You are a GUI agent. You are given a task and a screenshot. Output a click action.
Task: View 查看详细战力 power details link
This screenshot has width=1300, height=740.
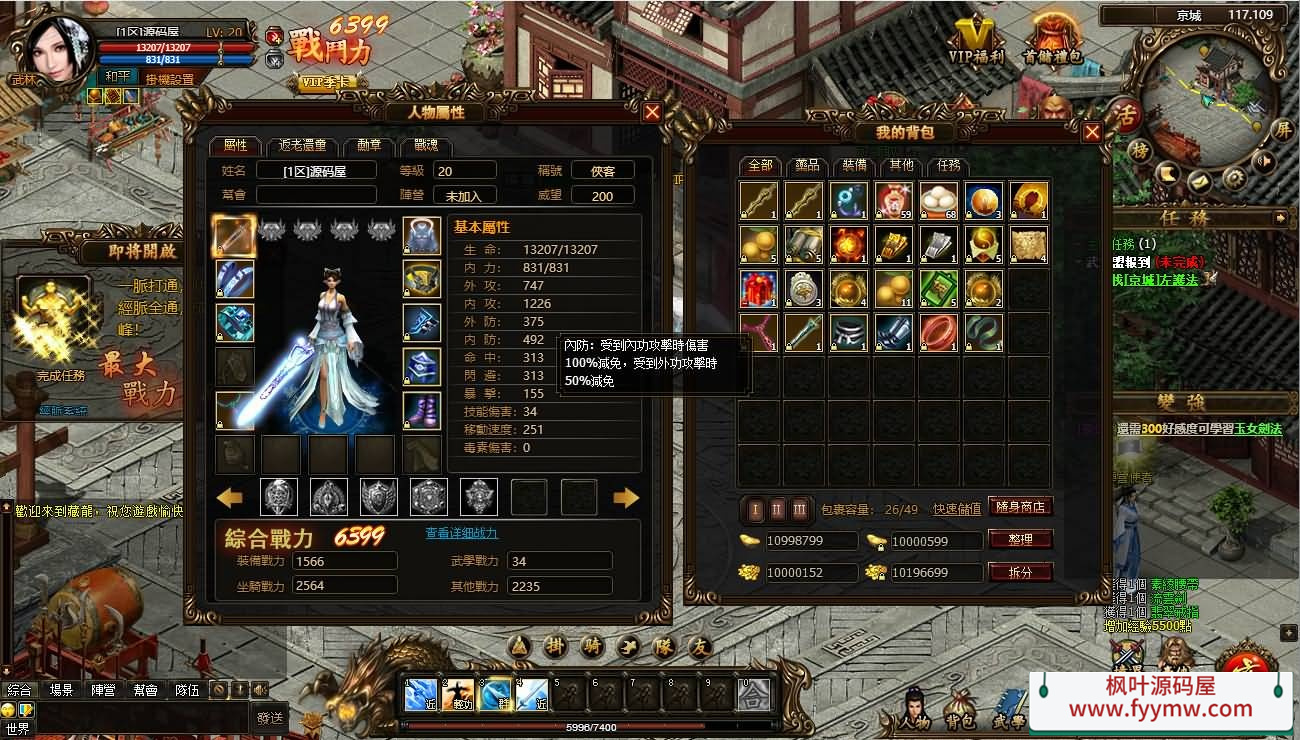click(x=462, y=533)
